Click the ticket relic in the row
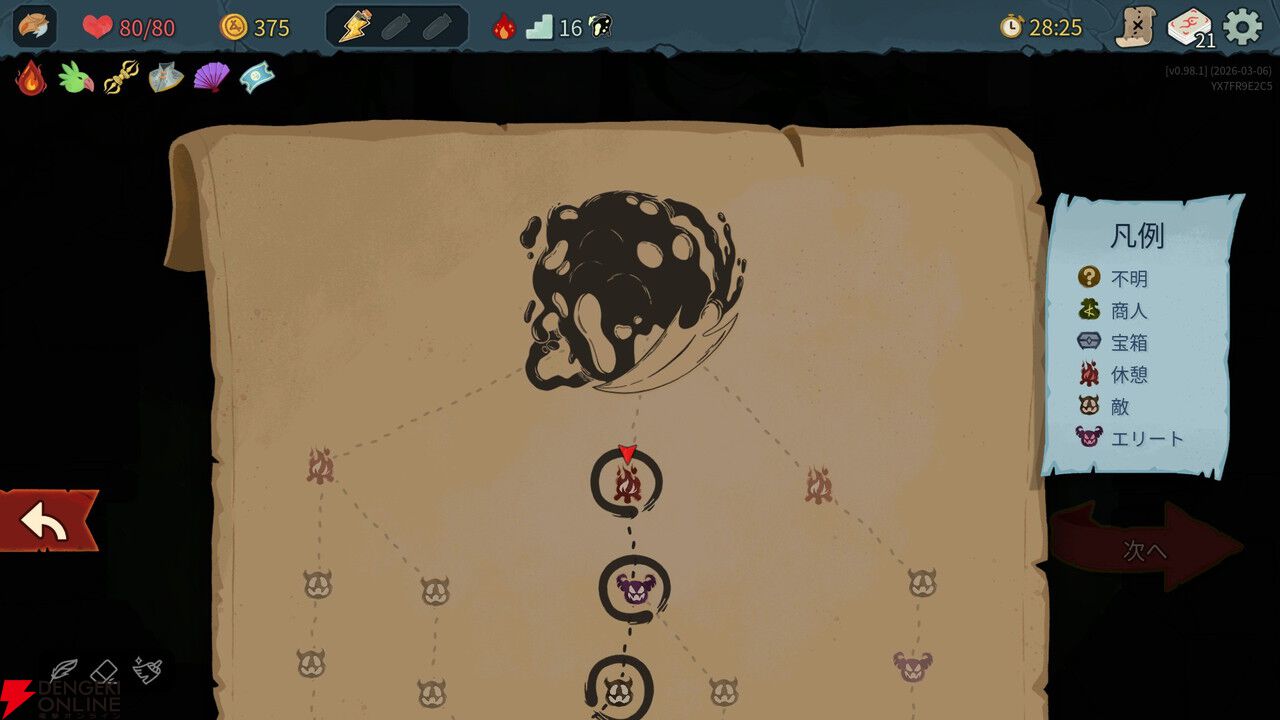 pos(257,75)
